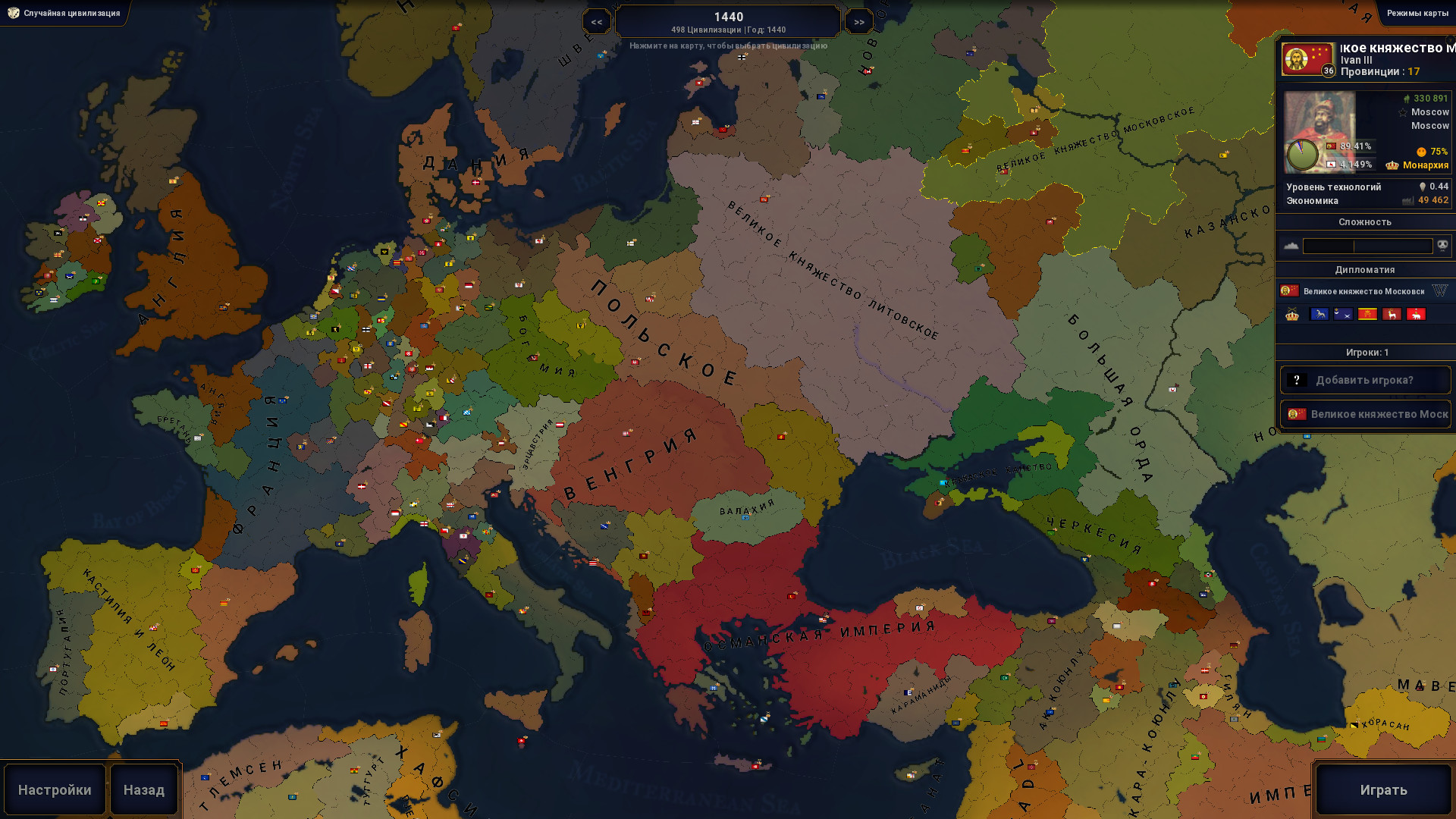Click the question mark icon on Добавить игрока
The height and width of the screenshot is (819, 1456).
1298,379
